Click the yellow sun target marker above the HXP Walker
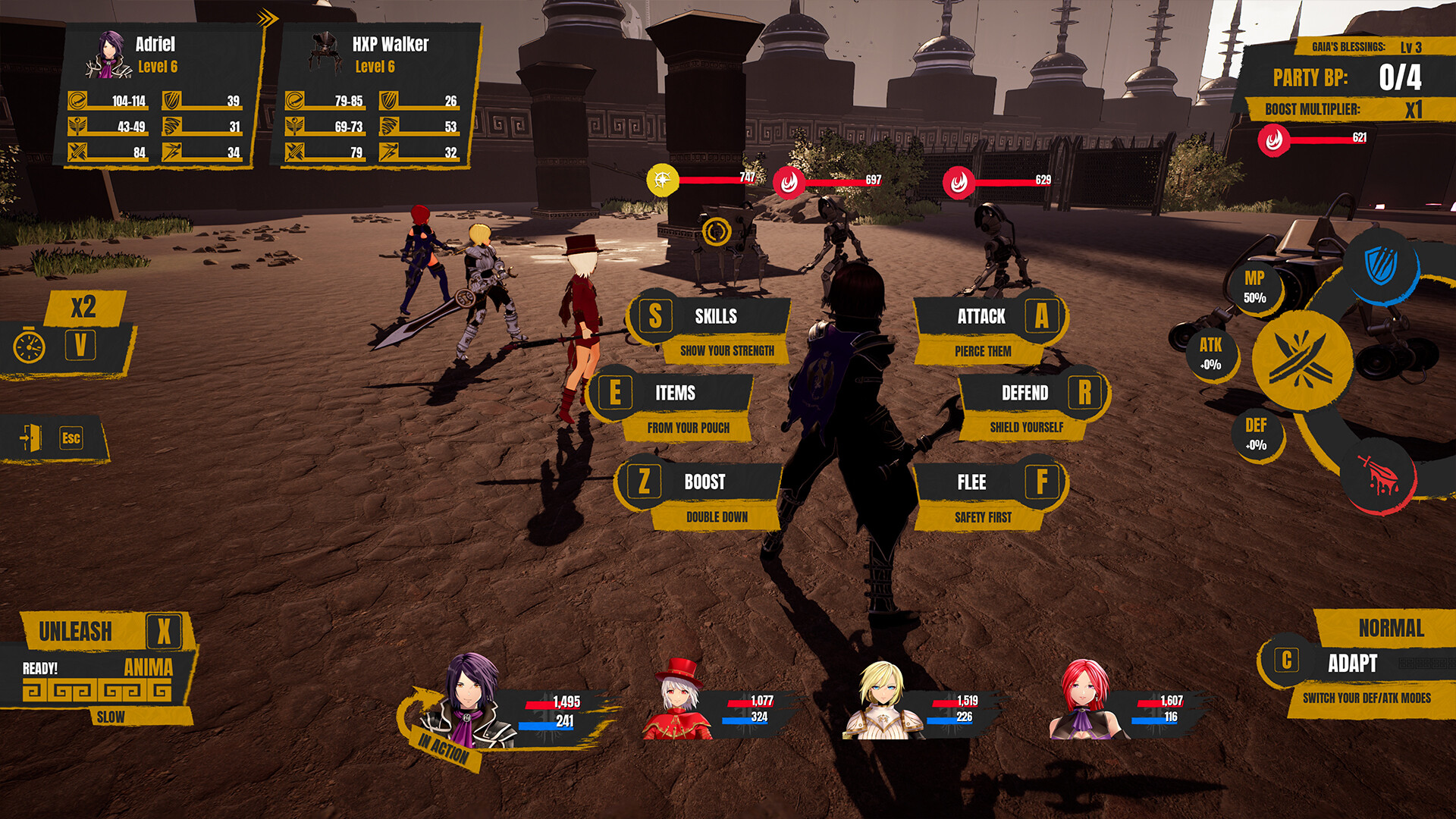1456x819 pixels. (x=663, y=180)
